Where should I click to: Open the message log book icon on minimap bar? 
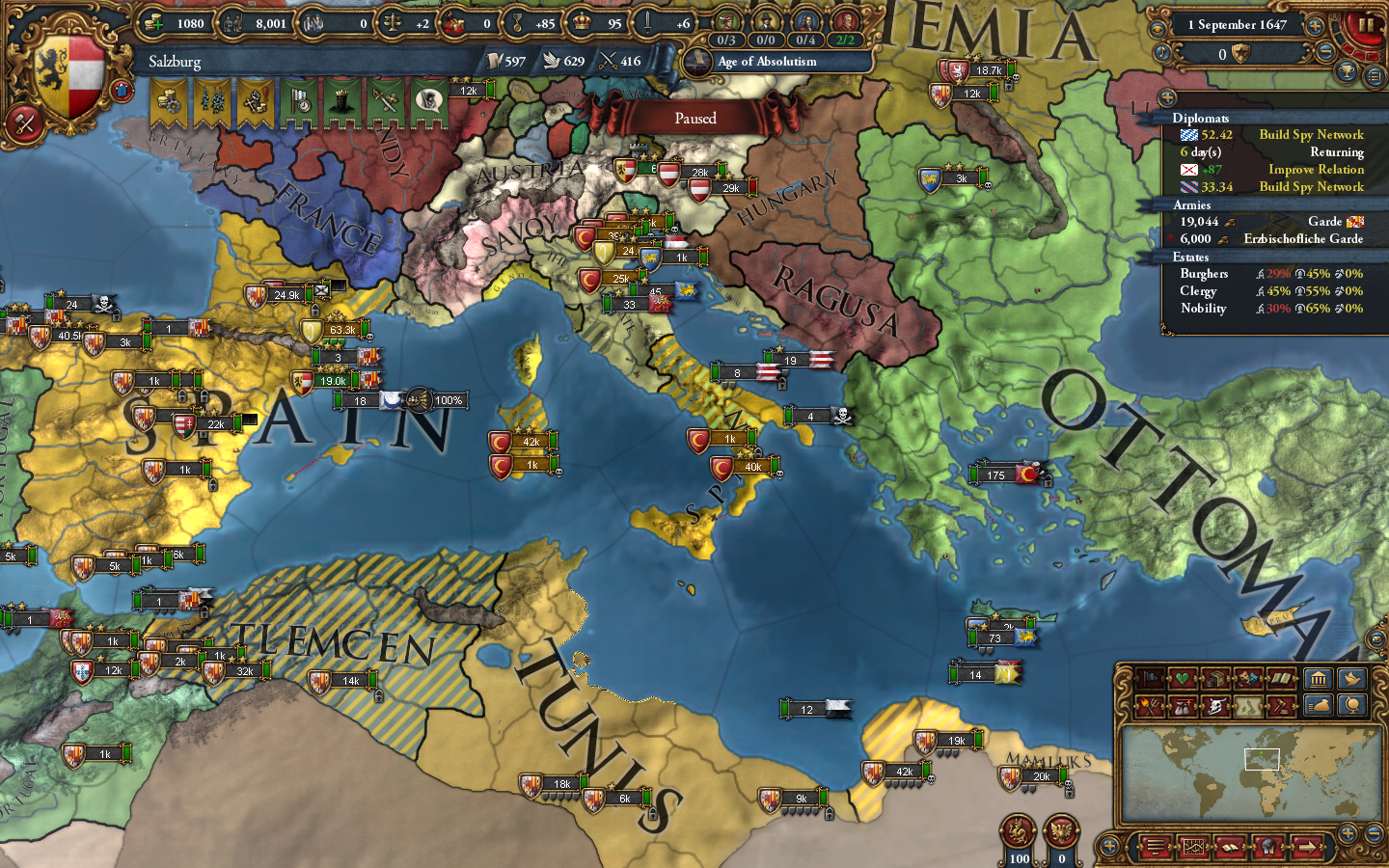pyautogui.click(x=1230, y=848)
